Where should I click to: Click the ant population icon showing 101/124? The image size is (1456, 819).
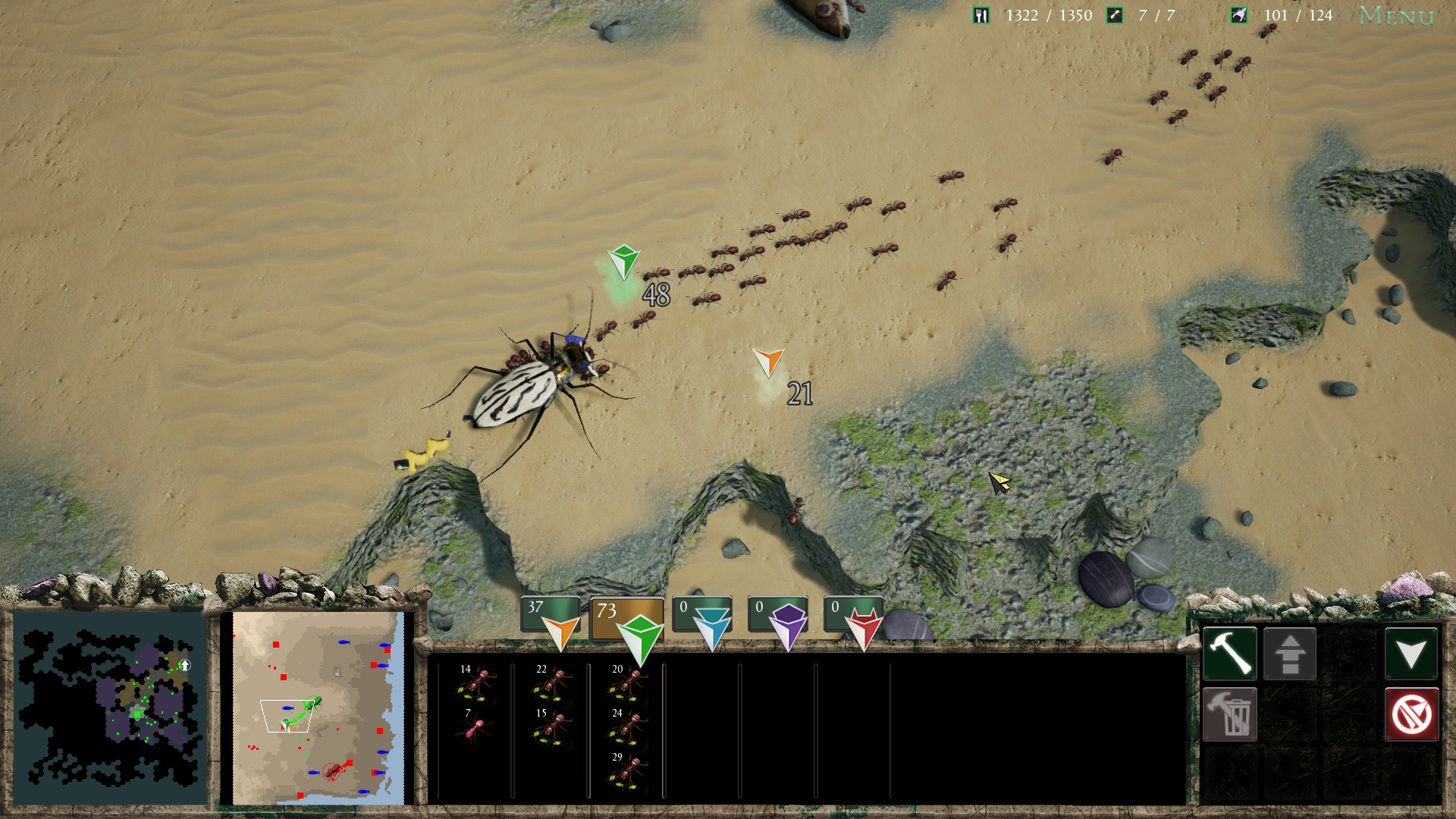pyautogui.click(x=1238, y=14)
